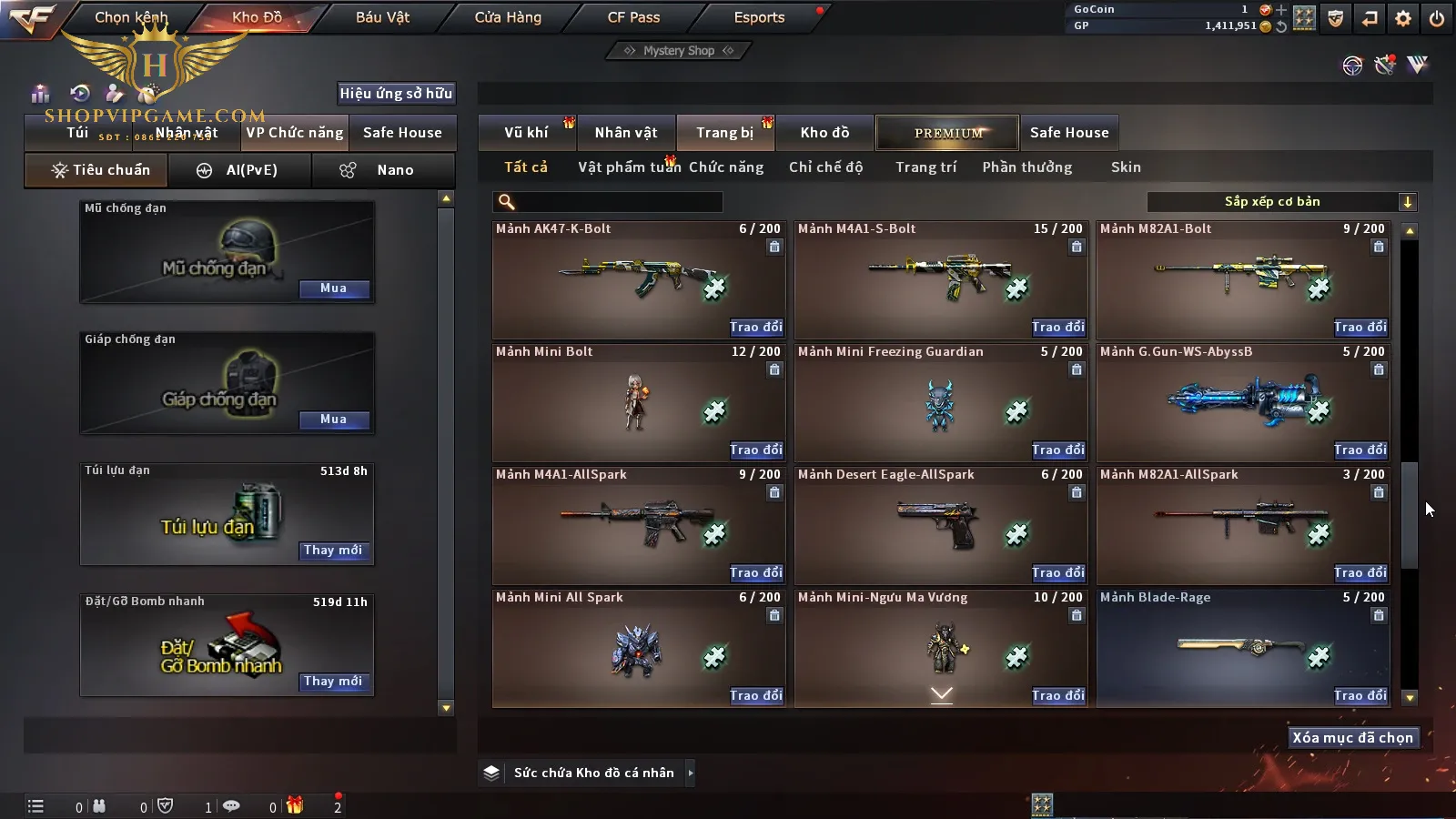Switch to the CF Pass tab

point(633,17)
